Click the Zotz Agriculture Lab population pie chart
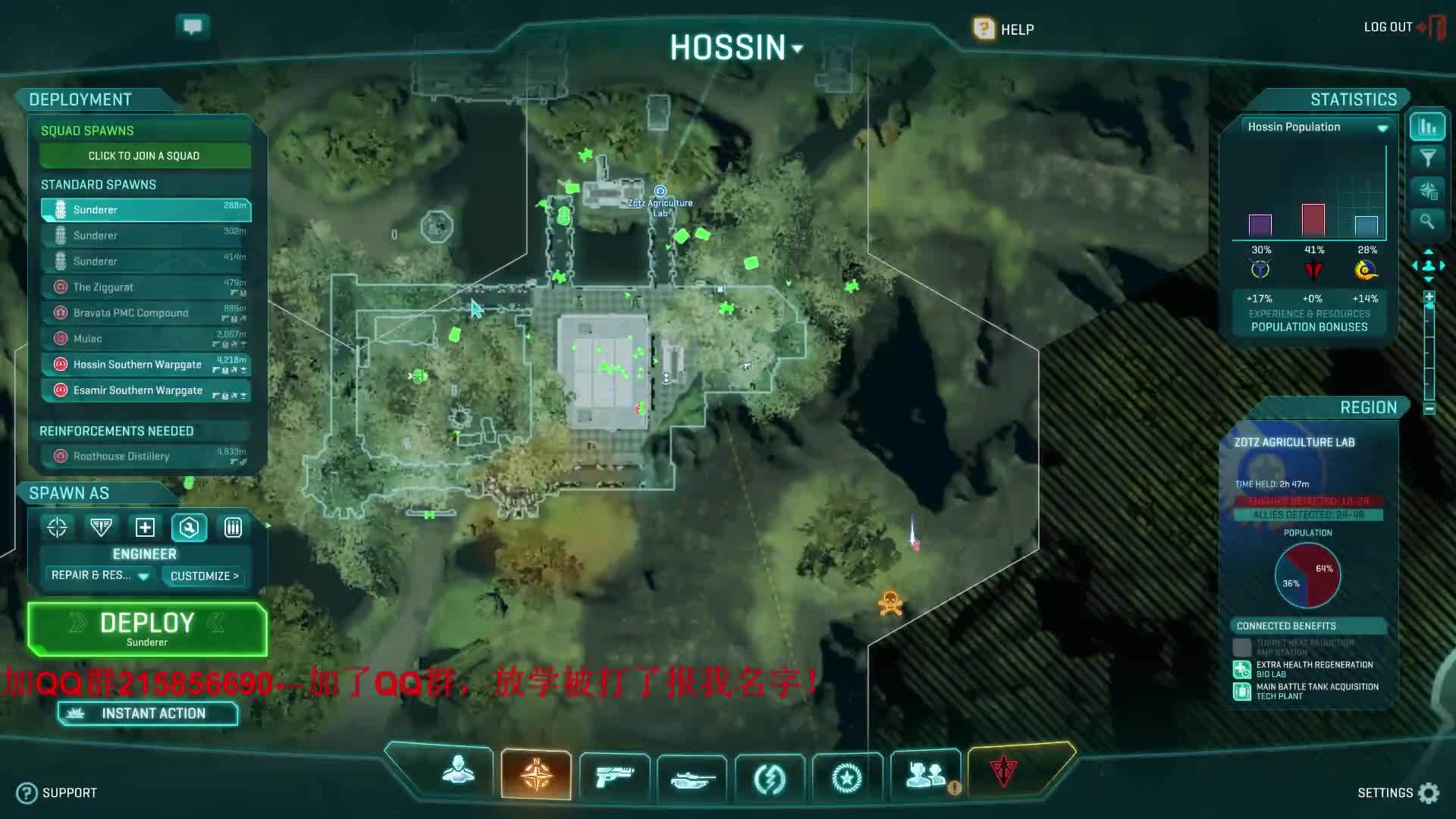The image size is (1456, 819). [1308, 576]
